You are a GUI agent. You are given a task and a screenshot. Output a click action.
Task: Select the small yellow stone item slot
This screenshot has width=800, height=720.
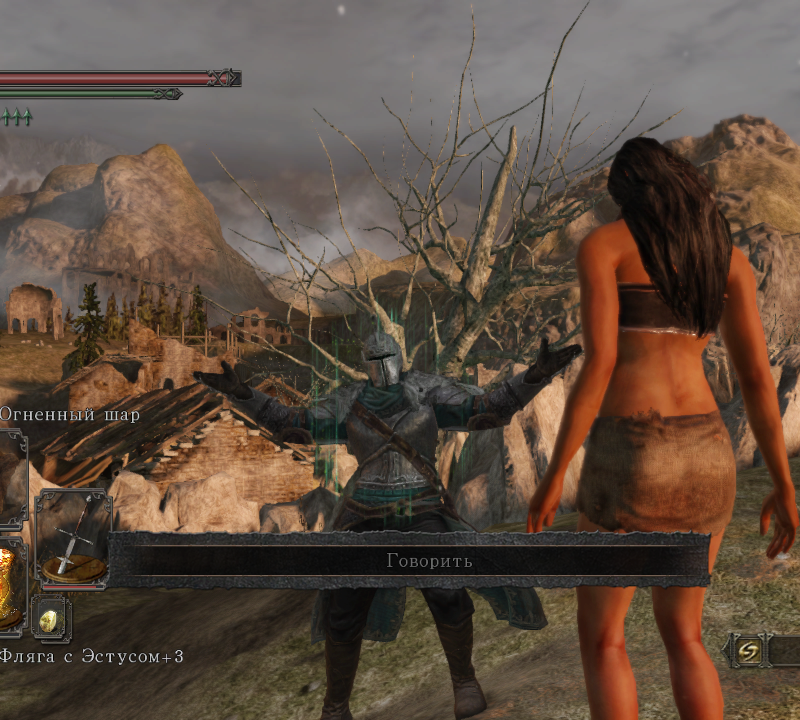click(50, 619)
